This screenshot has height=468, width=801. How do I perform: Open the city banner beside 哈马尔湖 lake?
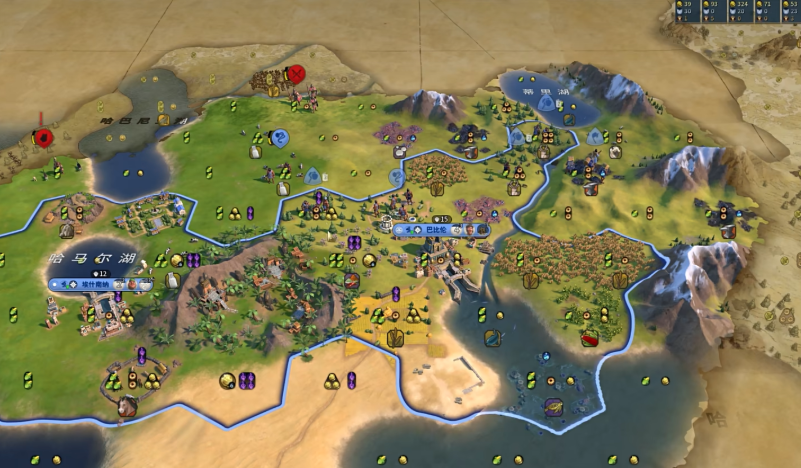point(100,285)
